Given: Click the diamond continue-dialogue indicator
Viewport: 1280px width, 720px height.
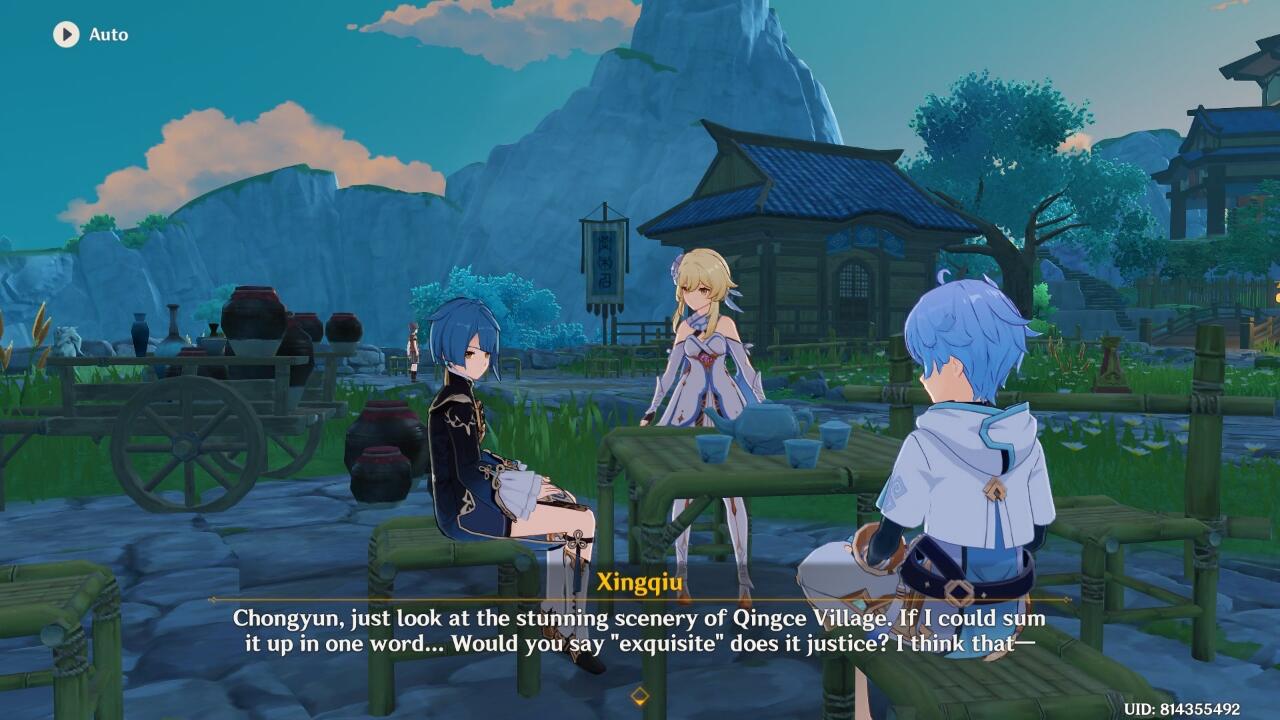Looking at the screenshot, I should [x=640, y=695].
